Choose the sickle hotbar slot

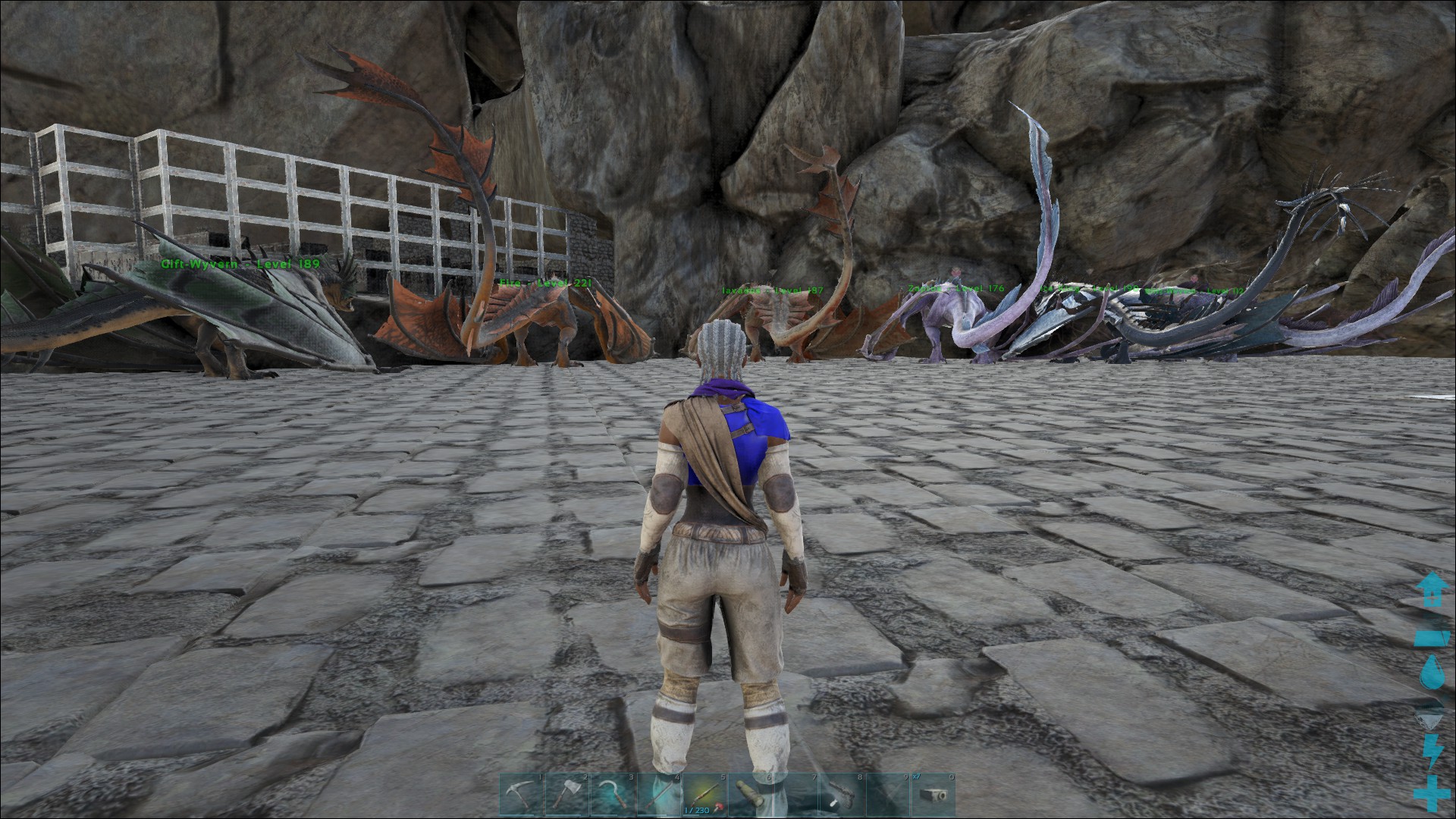[x=613, y=795]
